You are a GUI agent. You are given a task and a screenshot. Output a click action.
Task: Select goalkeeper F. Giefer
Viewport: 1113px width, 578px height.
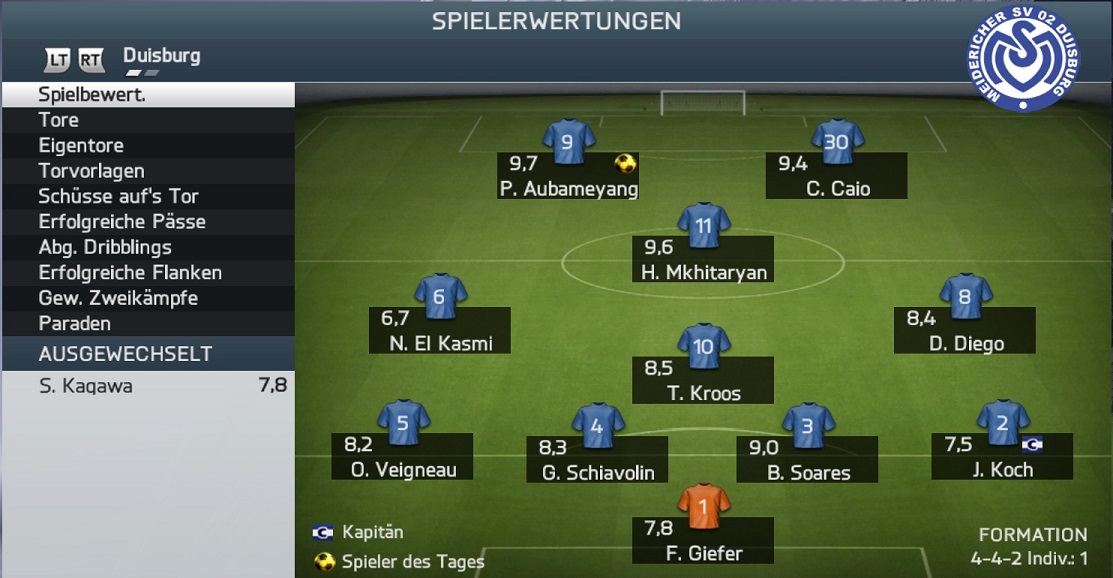pyautogui.click(x=703, y=508)
